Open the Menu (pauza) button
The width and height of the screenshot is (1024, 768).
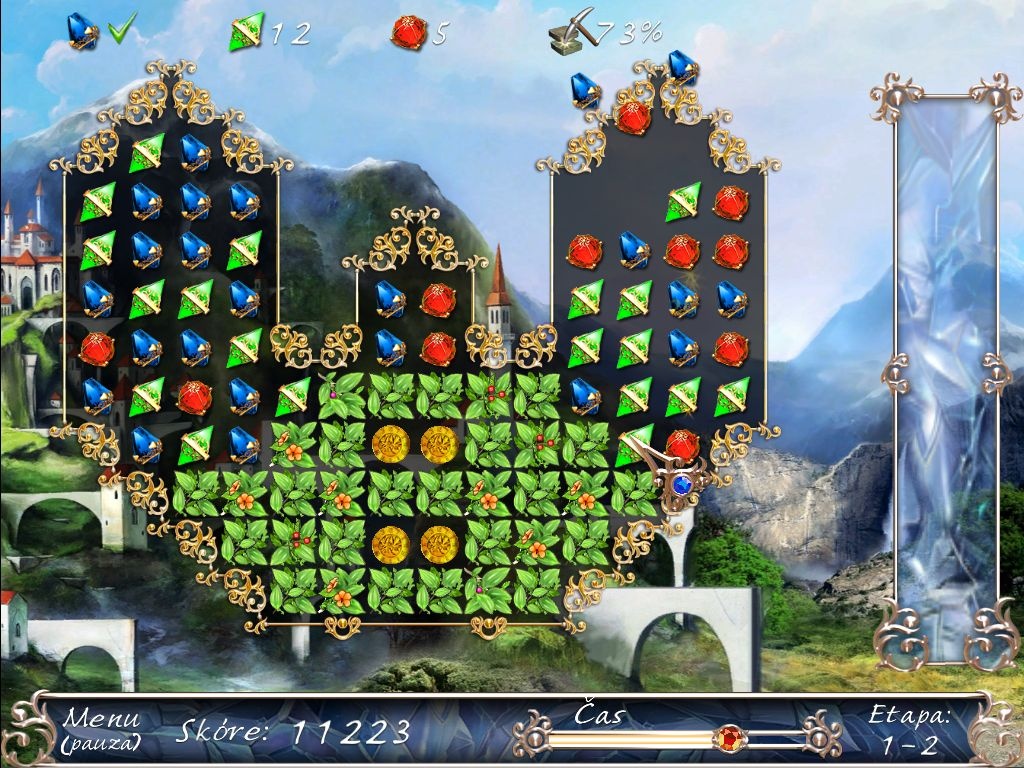100,729
